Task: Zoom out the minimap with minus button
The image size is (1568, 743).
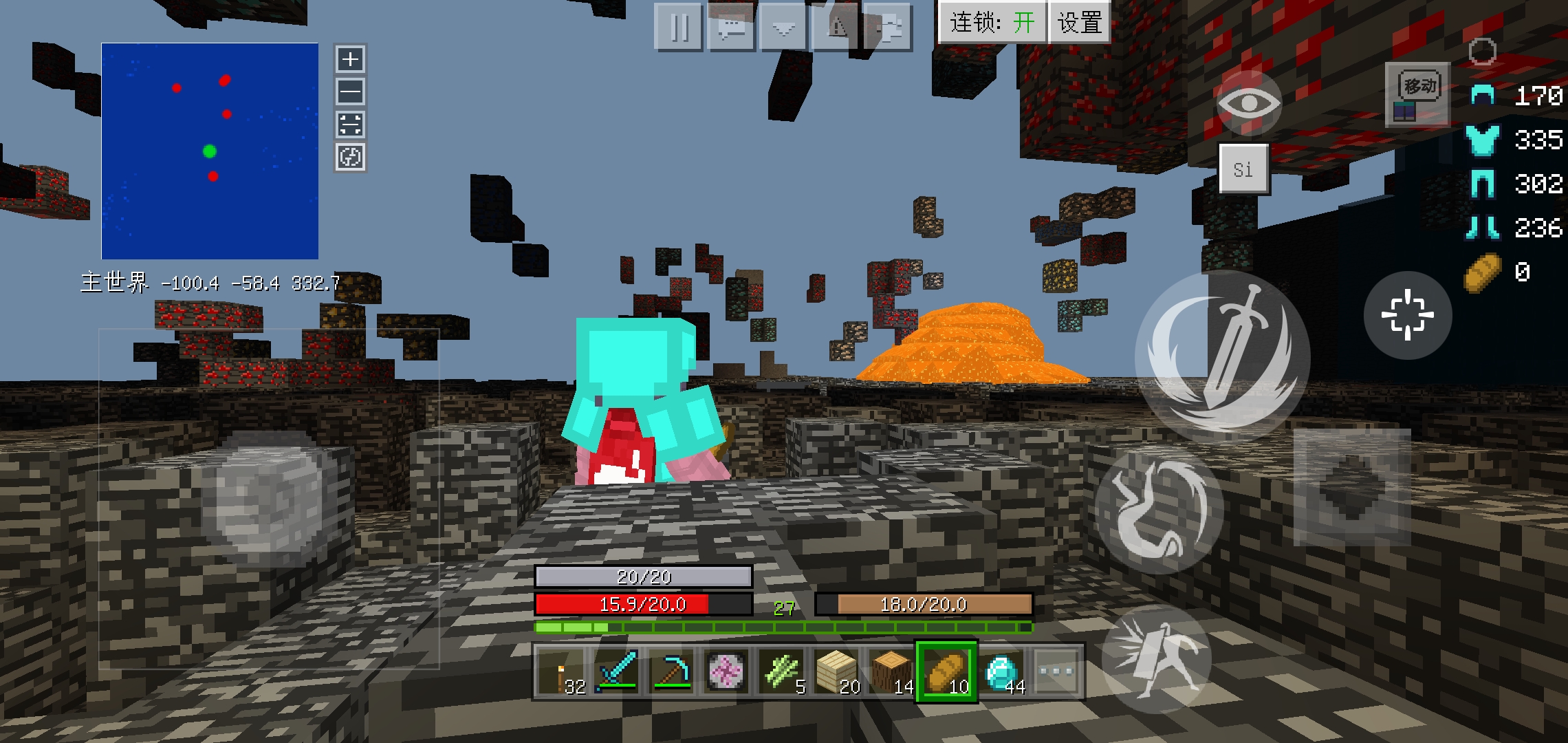Action: 350,91
